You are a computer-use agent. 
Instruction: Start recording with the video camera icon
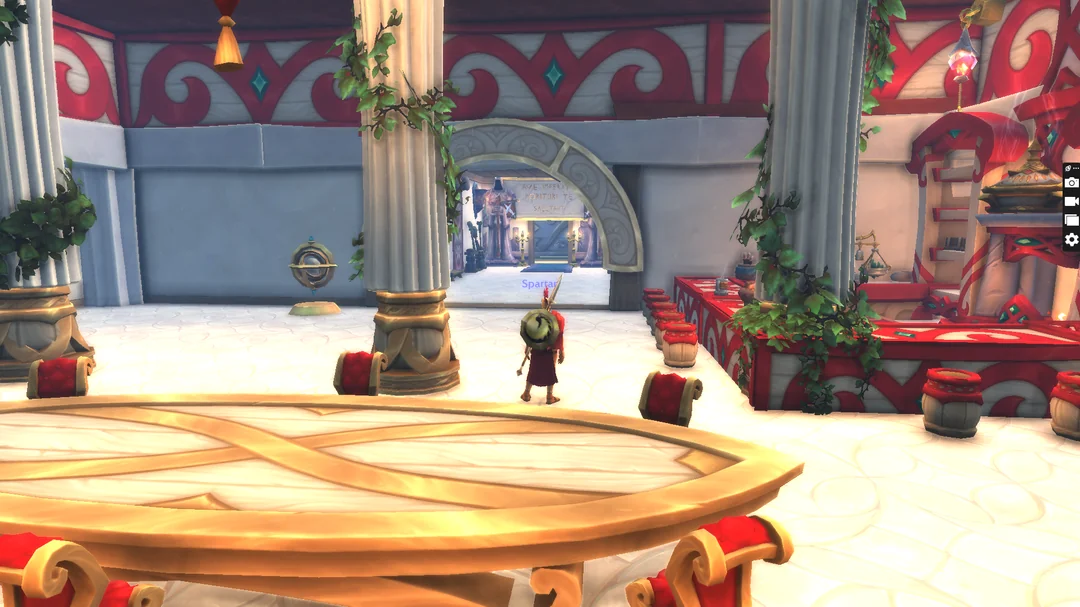coord(1071,201)
